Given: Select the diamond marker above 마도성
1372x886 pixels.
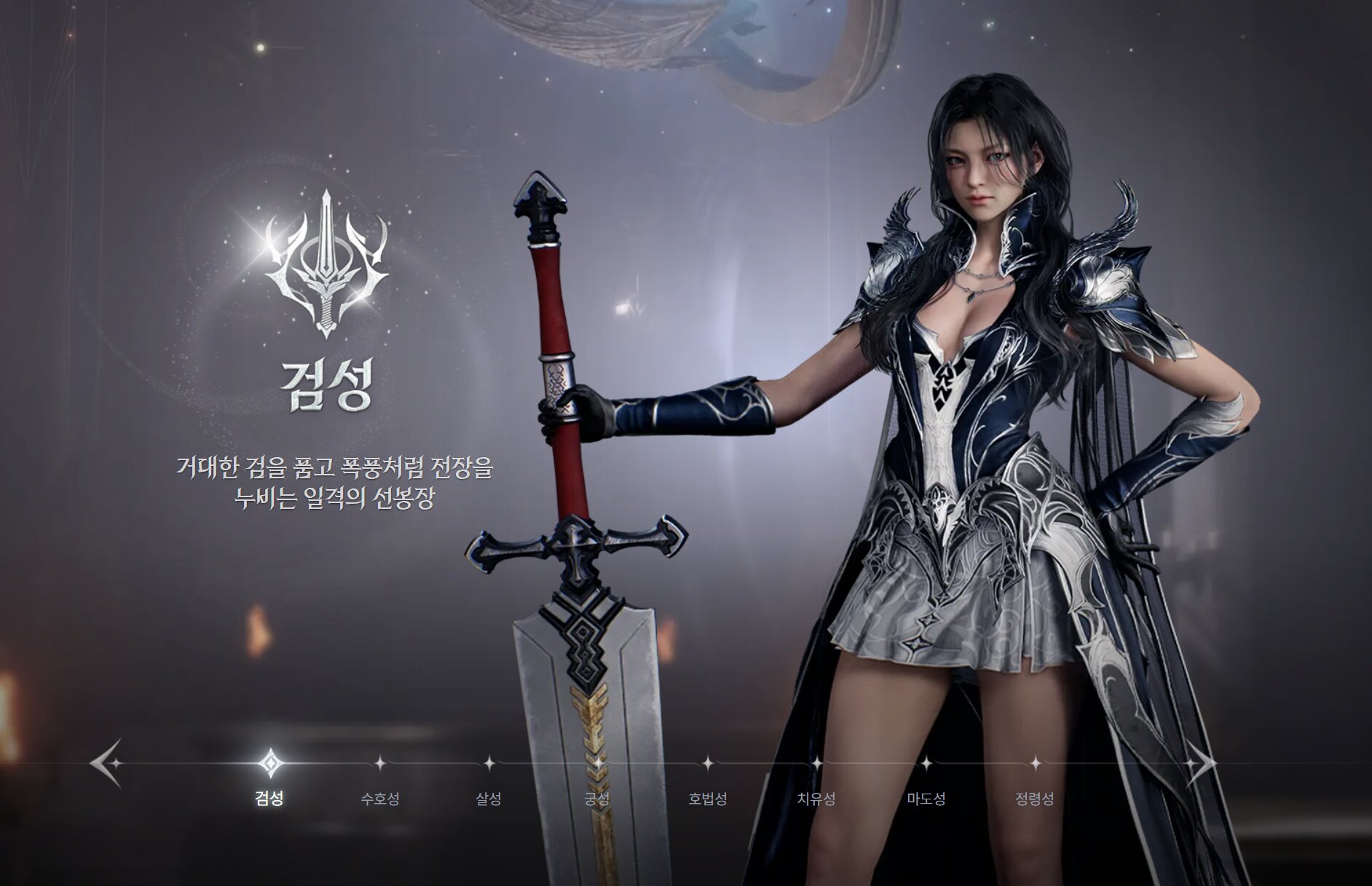Looking at the screenshot, I should 928,764.
